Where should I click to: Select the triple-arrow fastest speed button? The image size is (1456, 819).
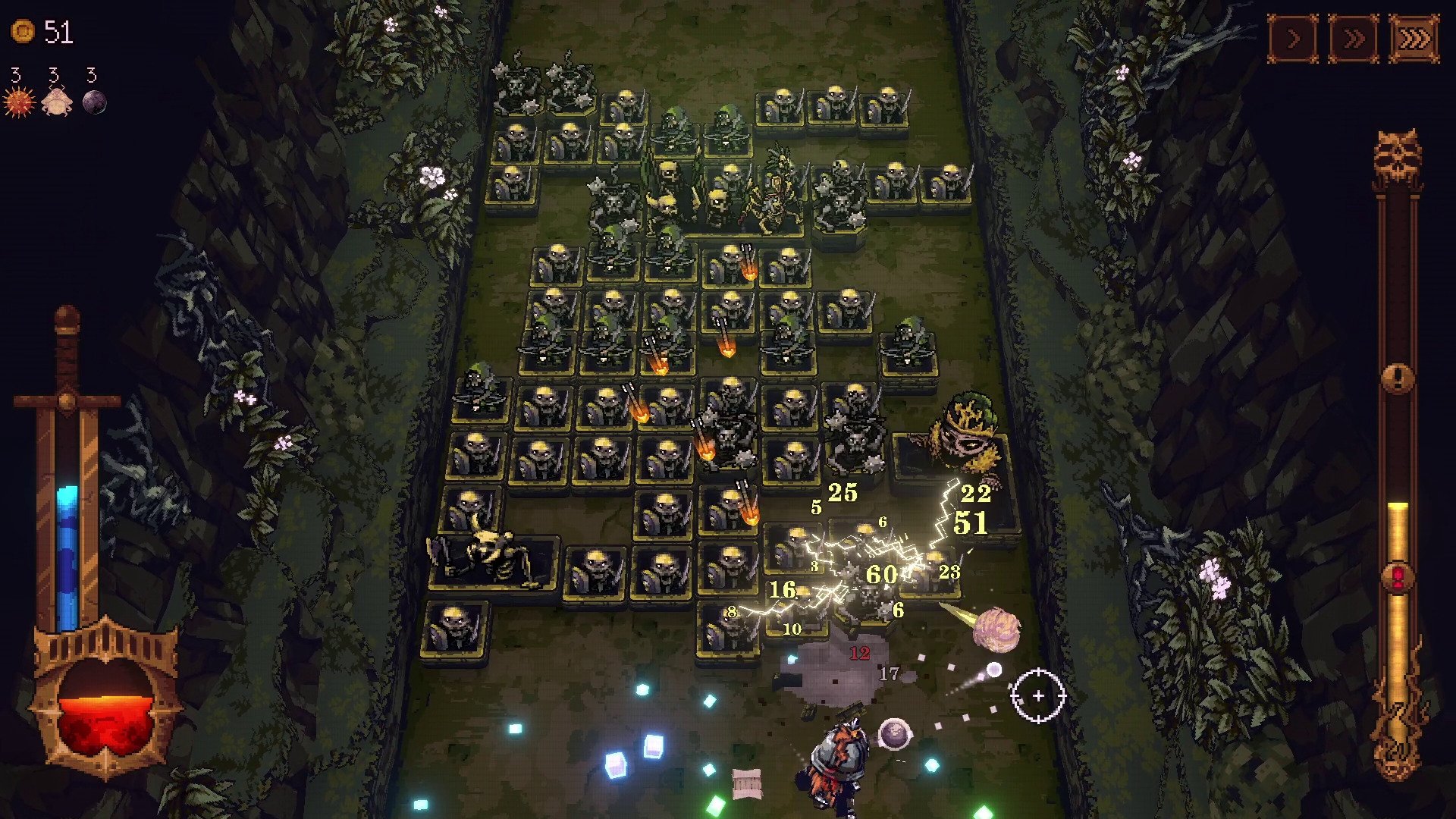pos(1414,38)
